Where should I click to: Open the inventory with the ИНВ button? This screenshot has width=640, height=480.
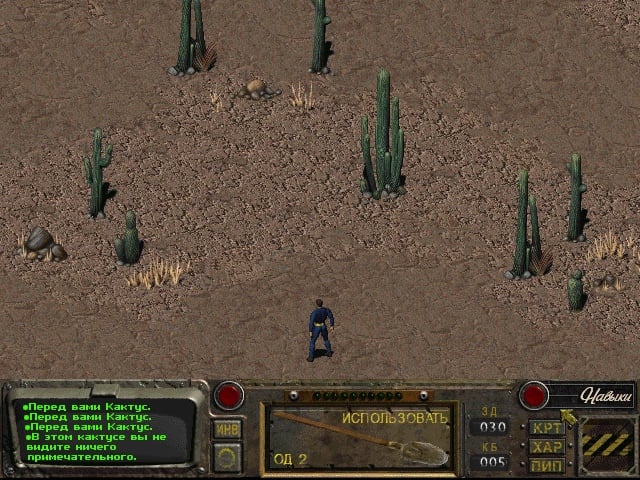click(x=227, y=429)
